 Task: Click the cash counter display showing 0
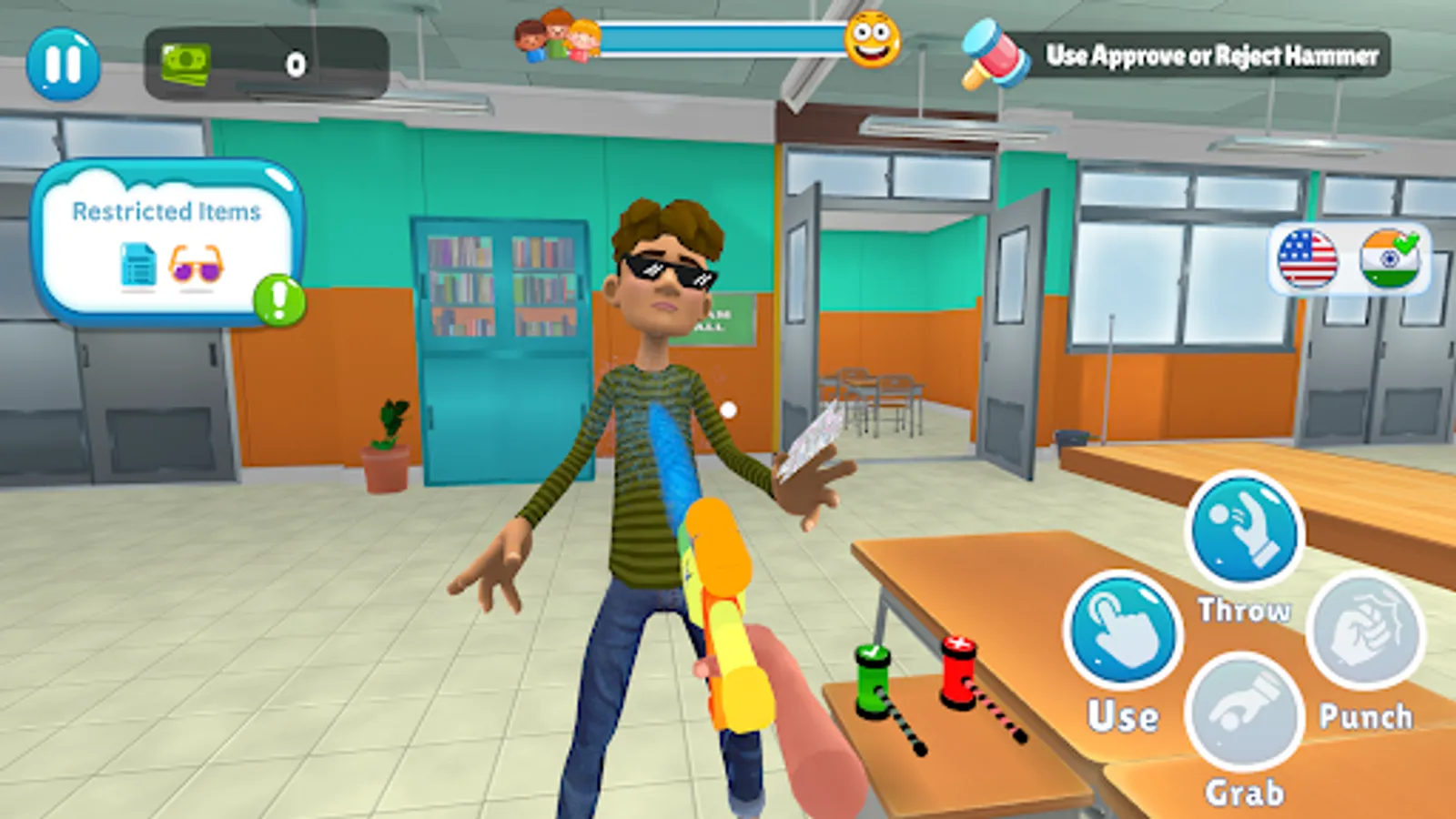click(x=293, y=63)
